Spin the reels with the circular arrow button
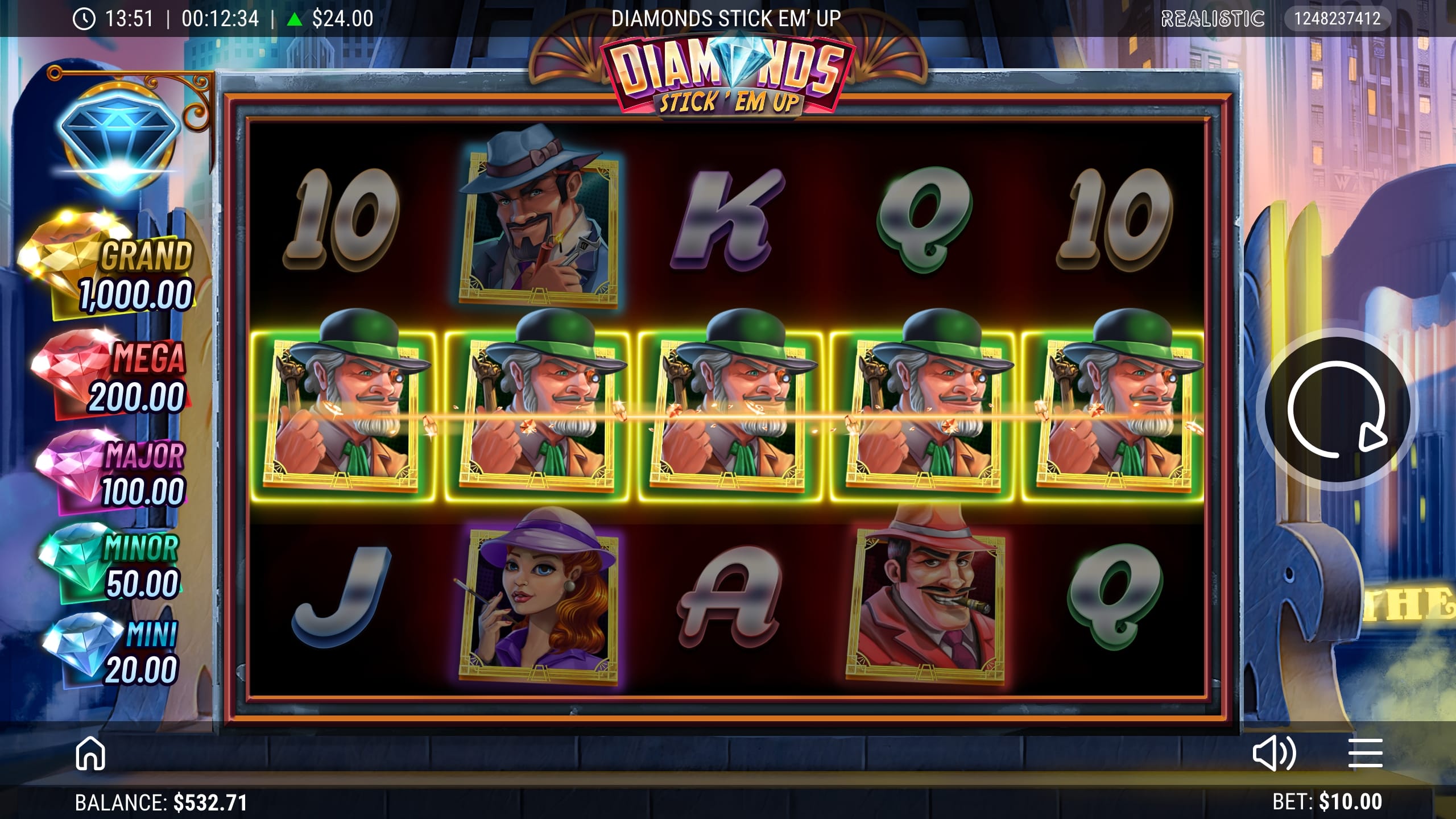The height and width of the screenshot is (819, 1456). pos(1334,409)
